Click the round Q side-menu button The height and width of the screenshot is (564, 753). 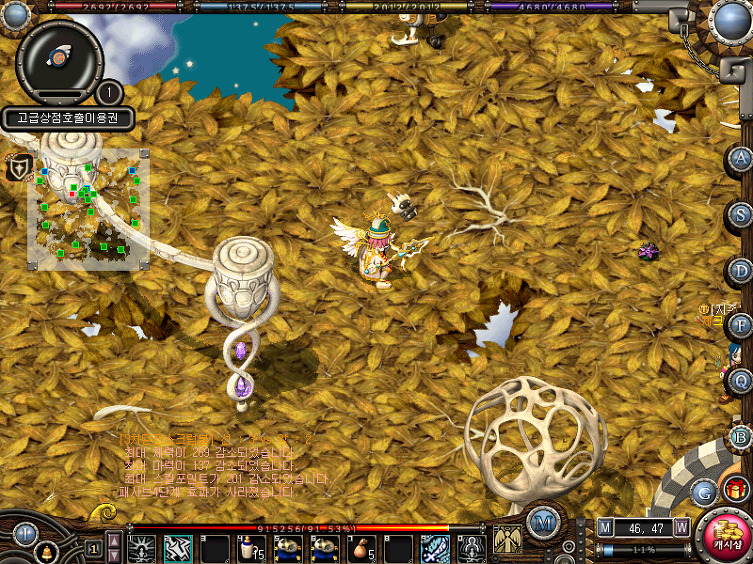[740, 380]
